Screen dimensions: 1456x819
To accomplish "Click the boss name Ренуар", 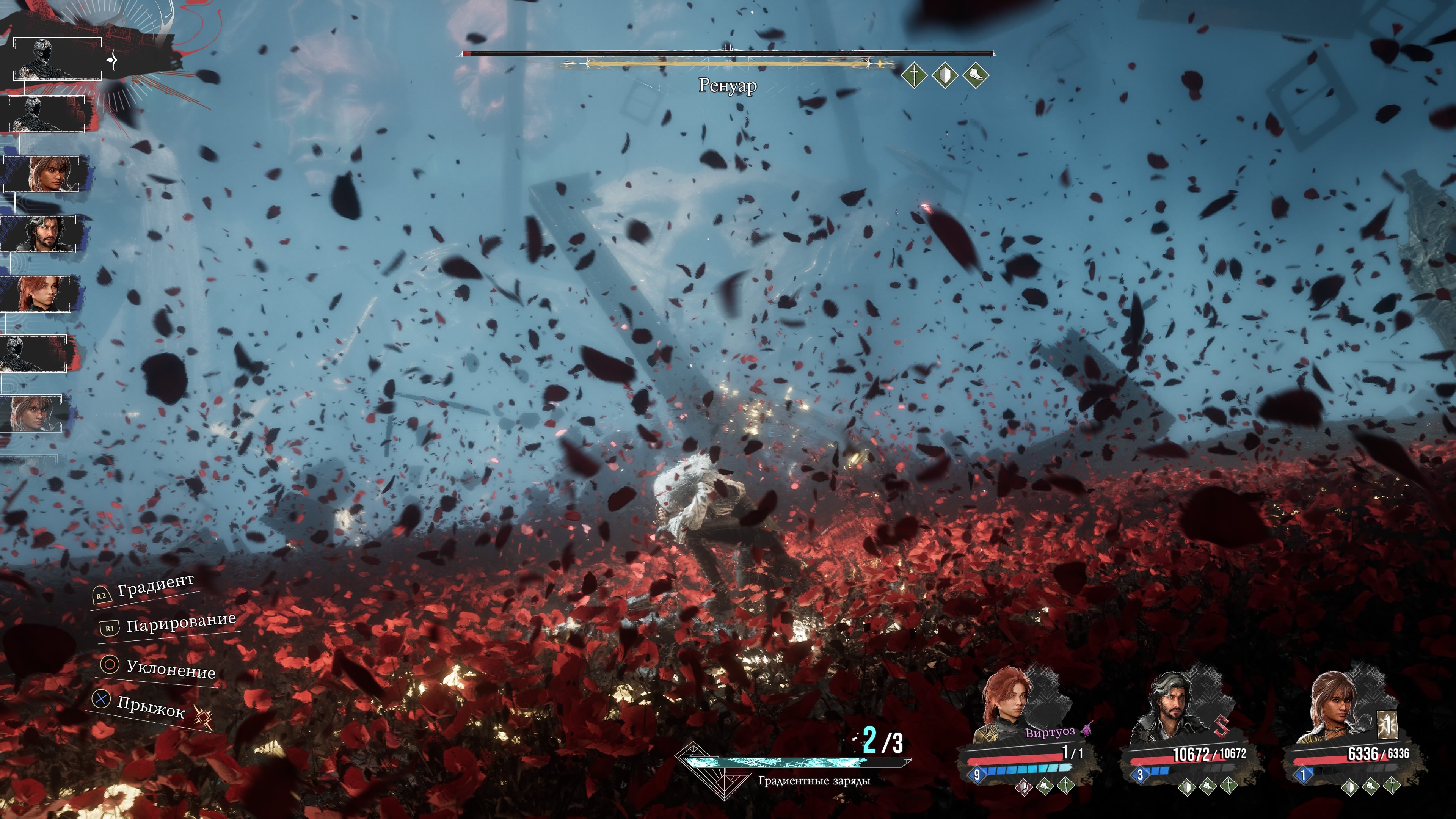I will pyautogui.click(x=728, y=86).
